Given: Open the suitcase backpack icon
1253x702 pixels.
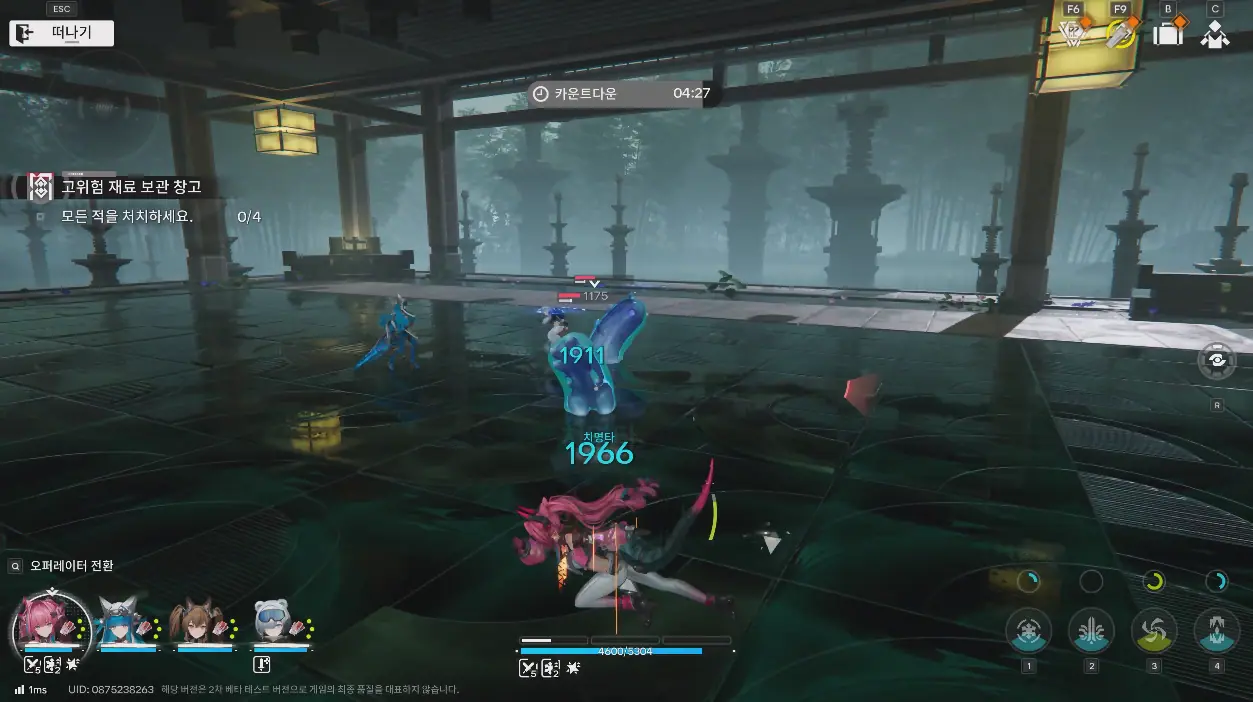Looking at the screenshot, I should click(1167, 34).
